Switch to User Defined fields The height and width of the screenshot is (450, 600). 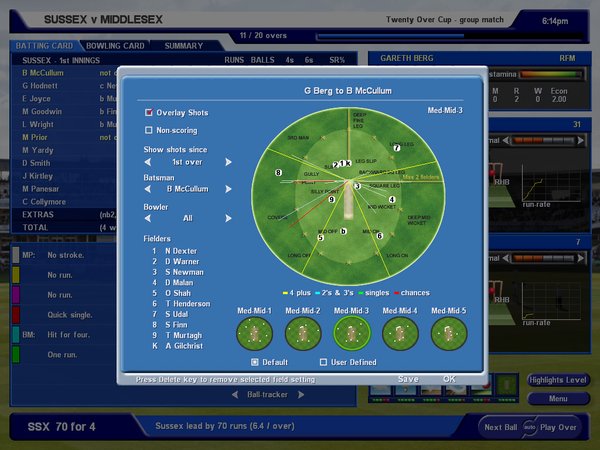[323, 362]
